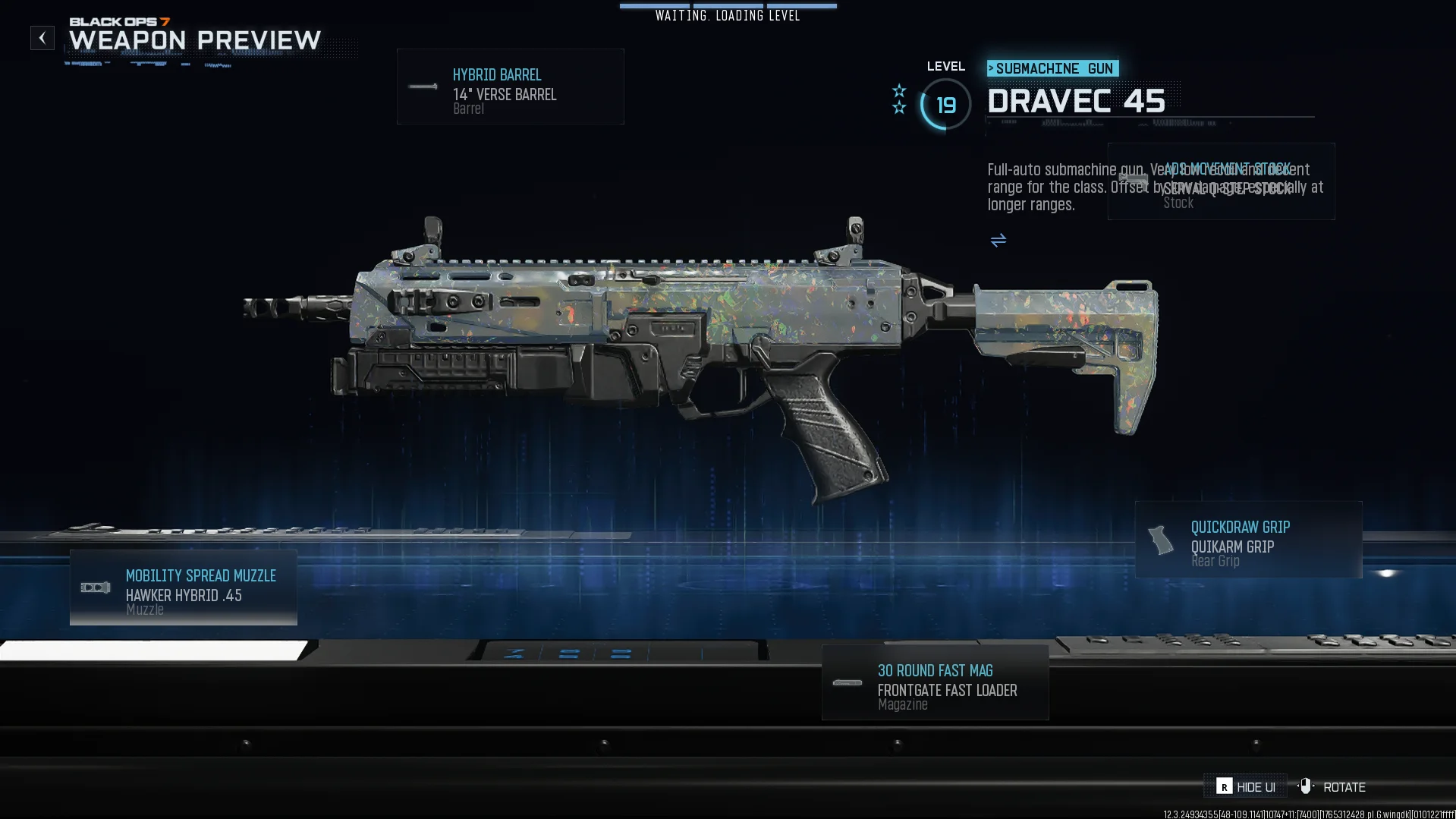Open the ADS Movement Stock attachment card

1221,182
